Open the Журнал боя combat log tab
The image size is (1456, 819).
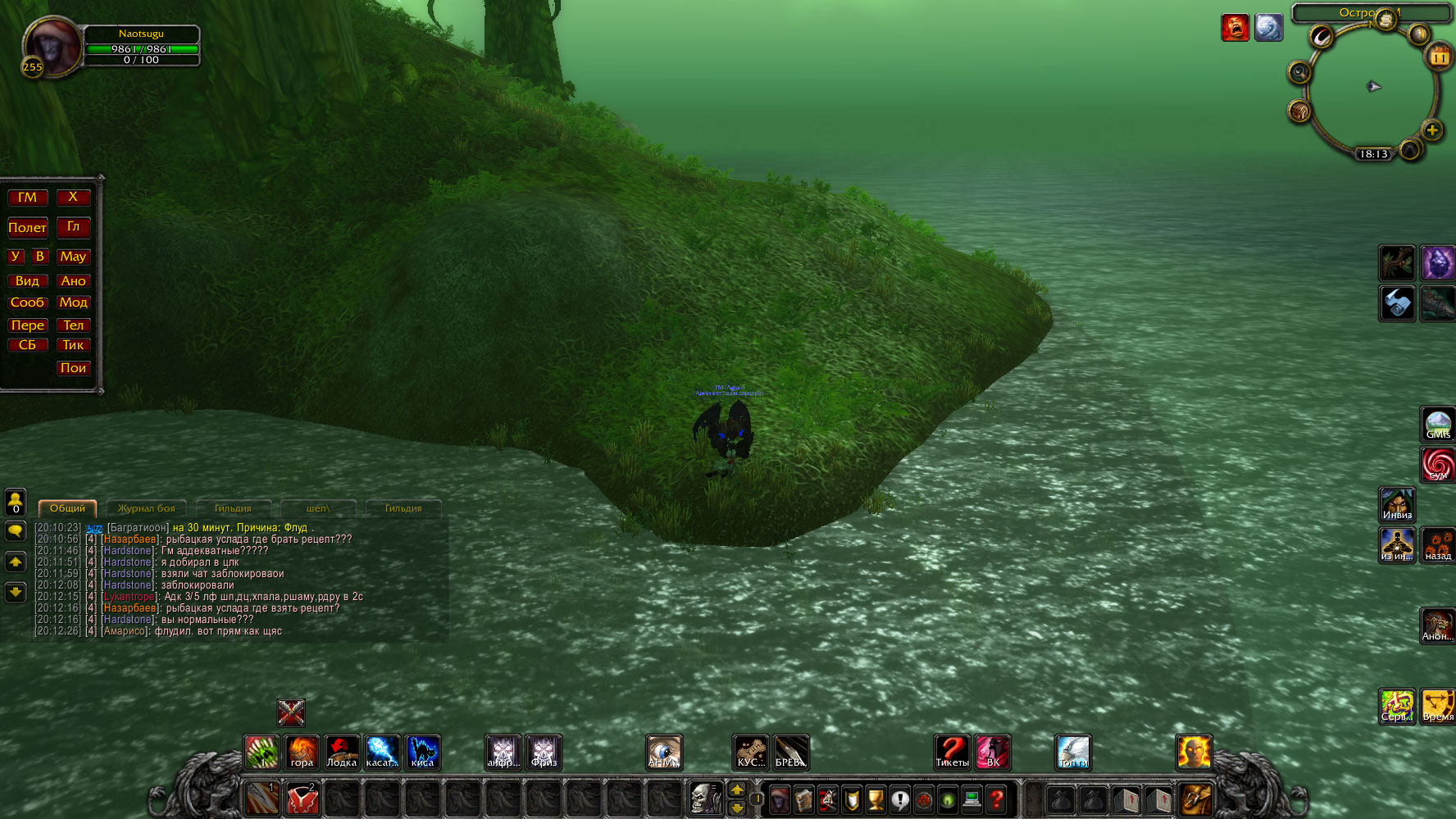(x=146, y=508)
